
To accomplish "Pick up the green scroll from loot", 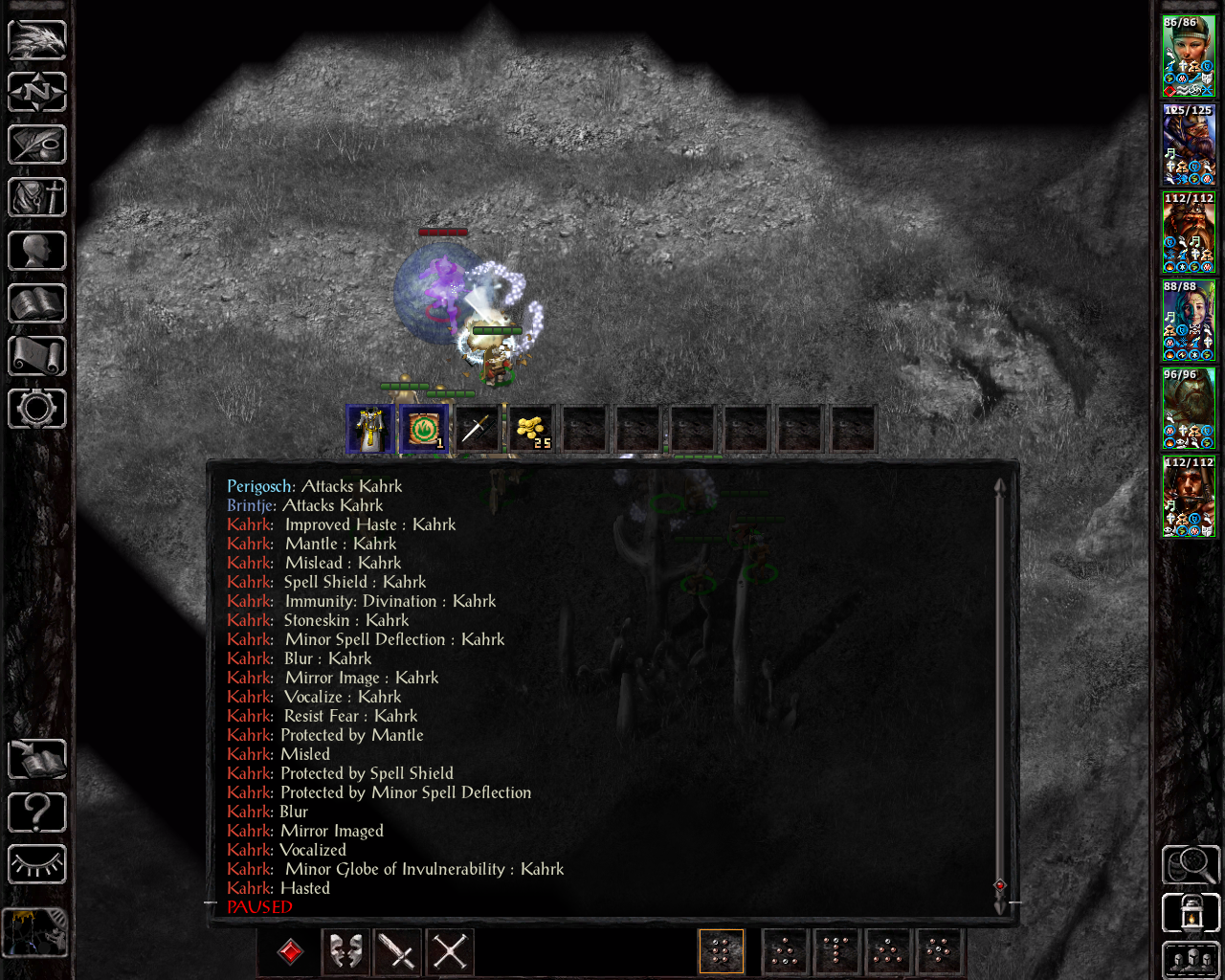I will coord(424,428).
